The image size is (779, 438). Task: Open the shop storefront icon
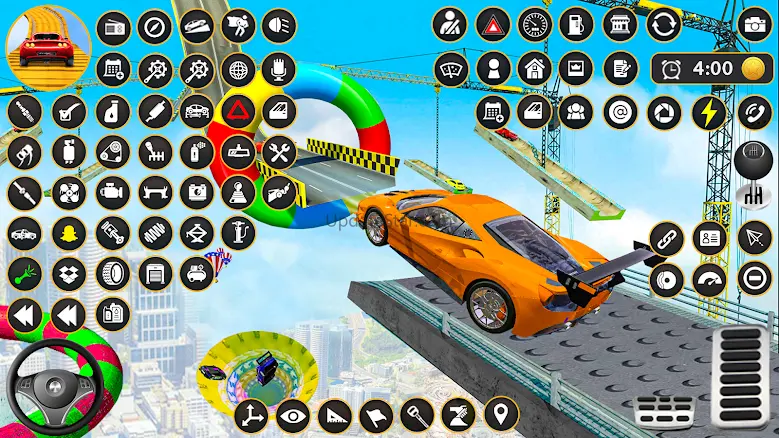pos(622,24)
